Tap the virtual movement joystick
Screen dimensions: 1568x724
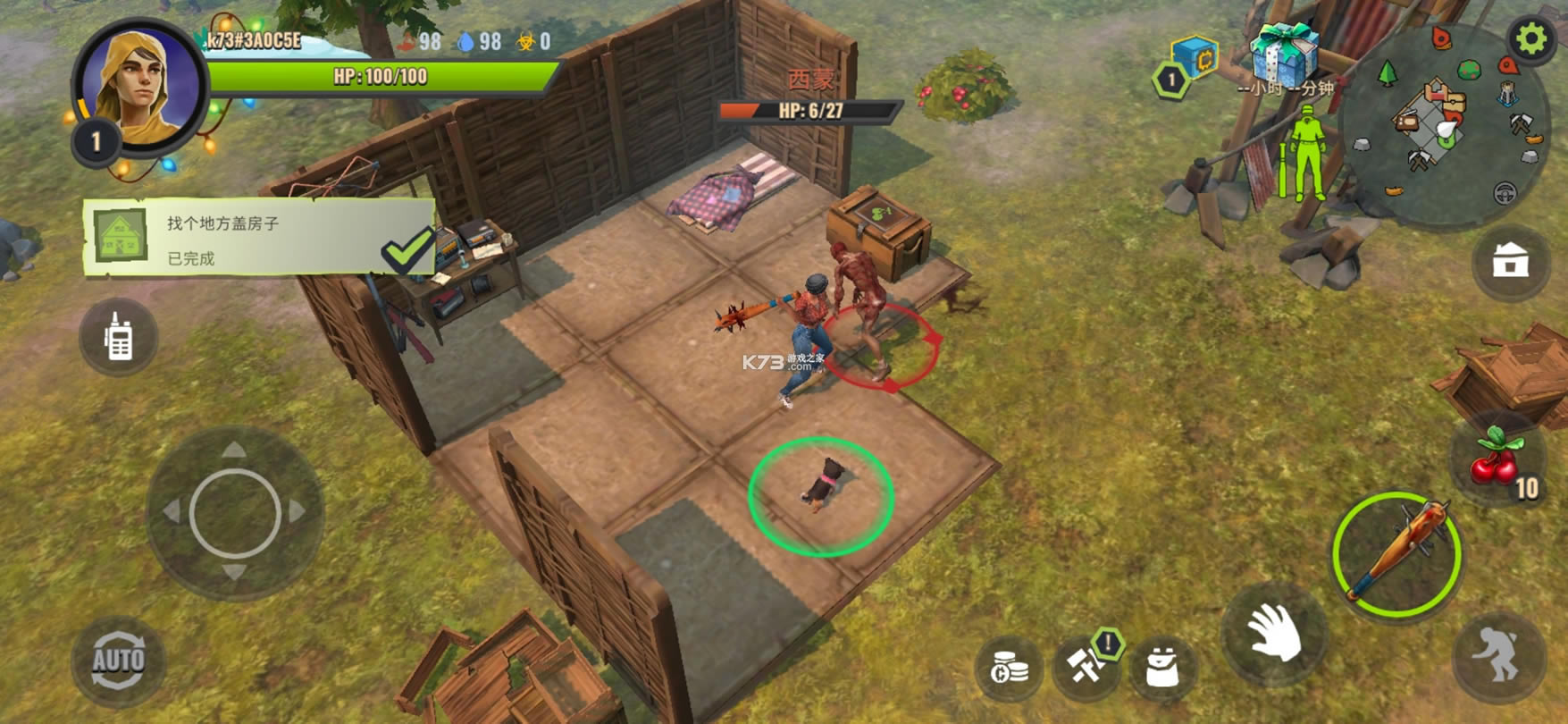(x=235, y=513)
